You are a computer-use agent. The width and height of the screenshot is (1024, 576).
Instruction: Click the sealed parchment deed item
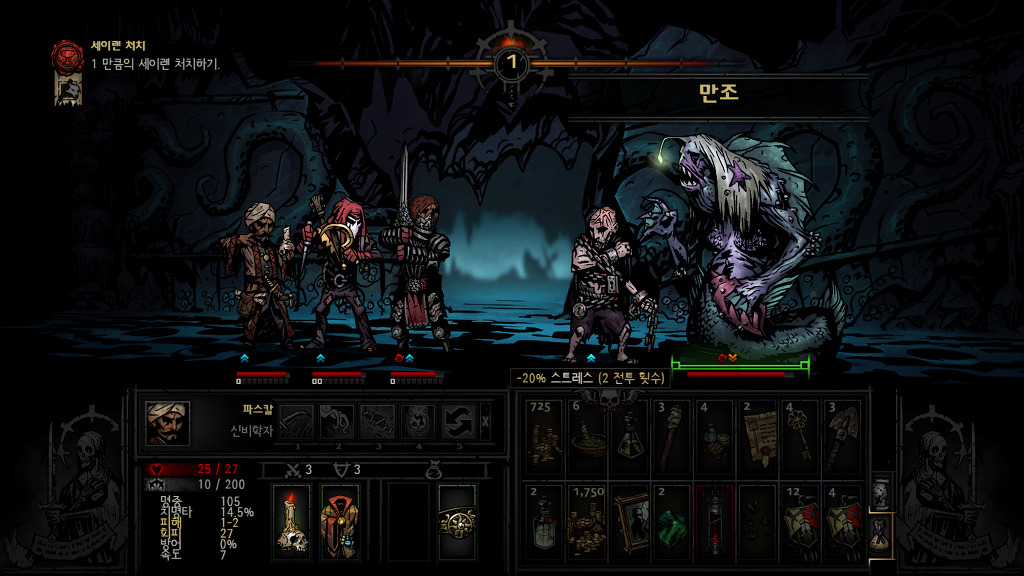coord(757,438)
